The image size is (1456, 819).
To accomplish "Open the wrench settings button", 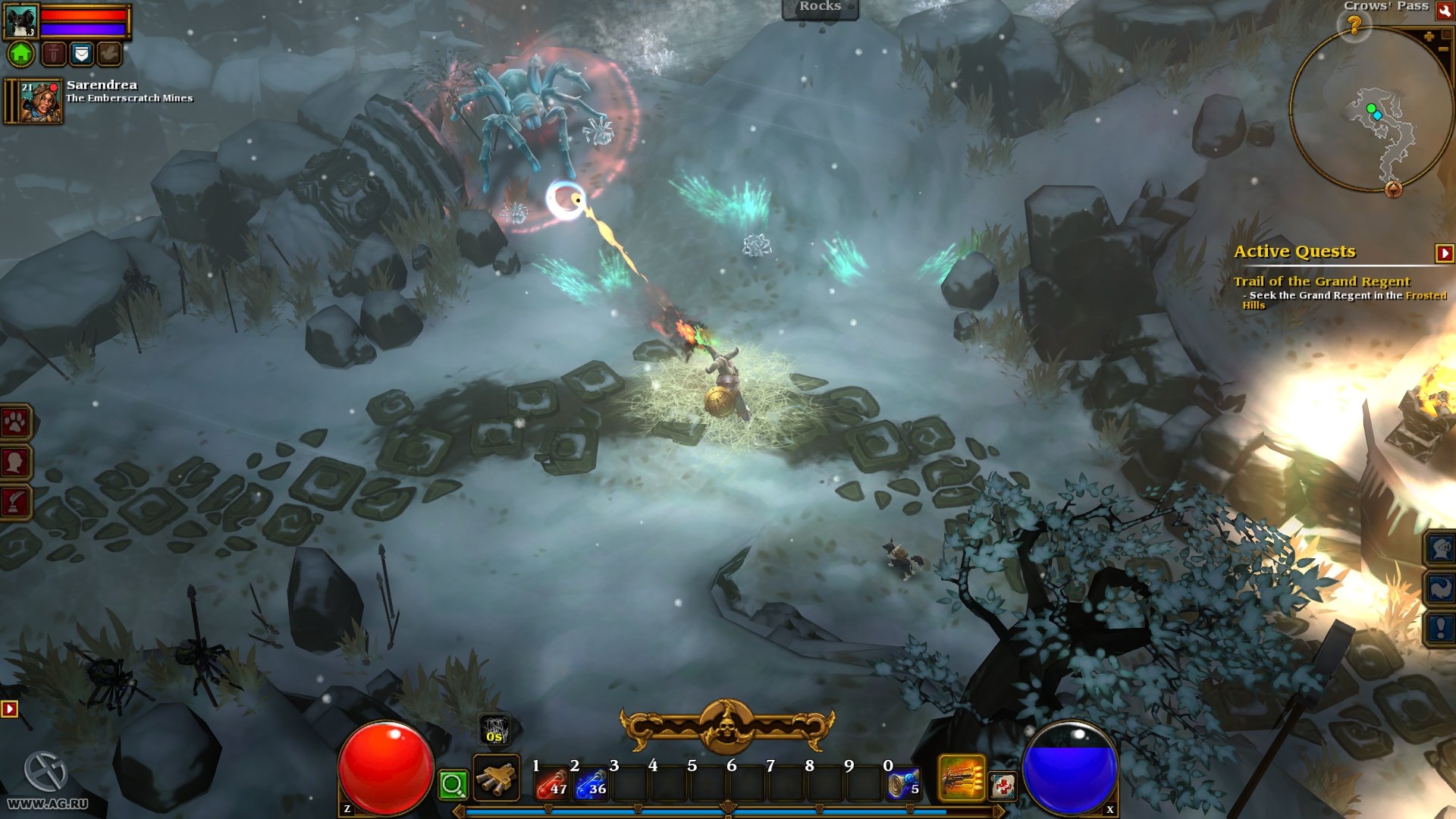I will 1444,9.
